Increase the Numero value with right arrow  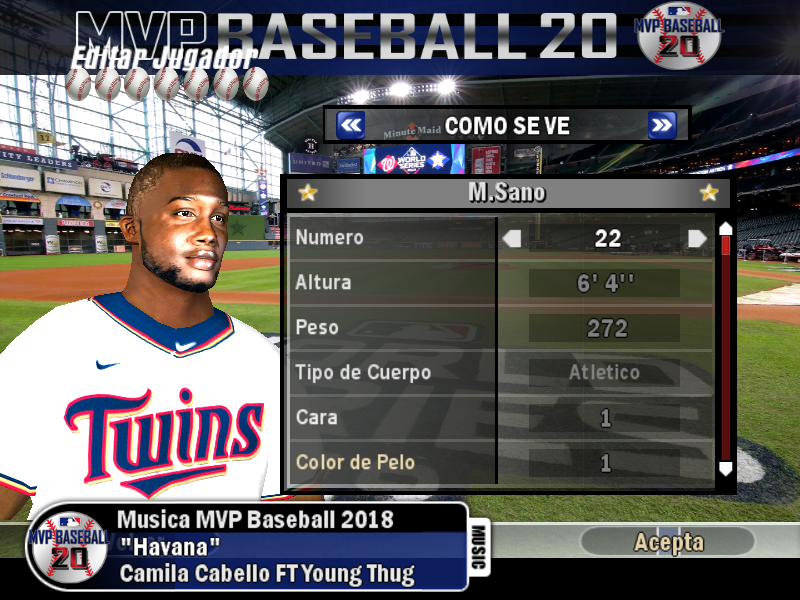coord(697,238)
